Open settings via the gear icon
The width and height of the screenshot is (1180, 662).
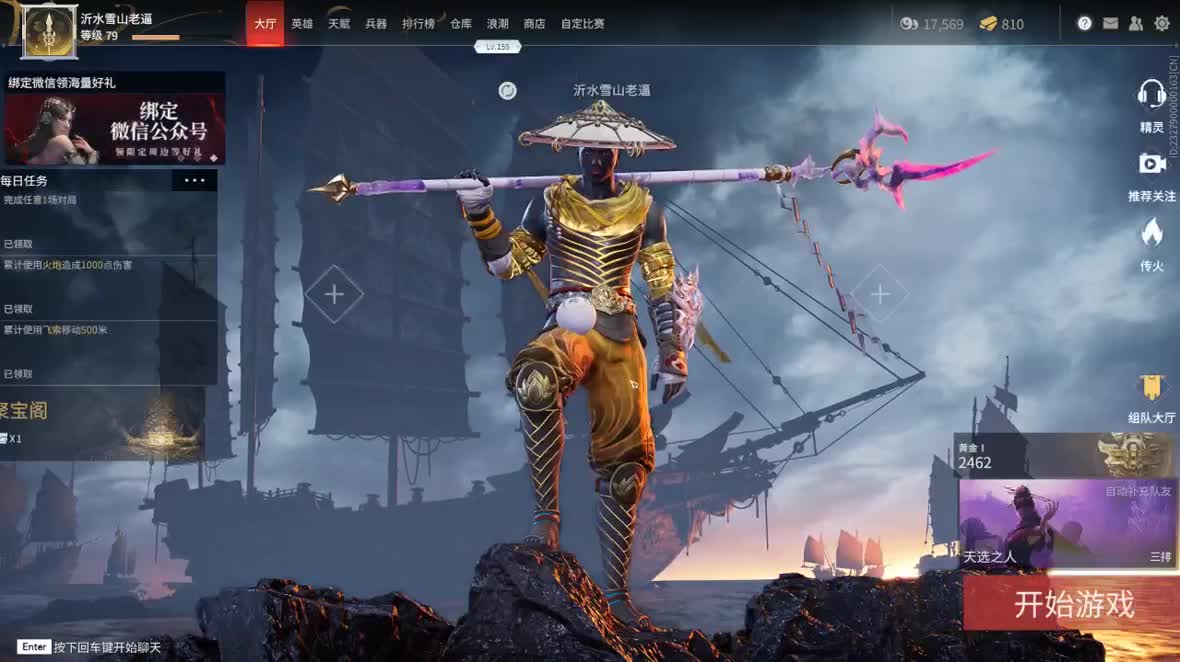1162,23
